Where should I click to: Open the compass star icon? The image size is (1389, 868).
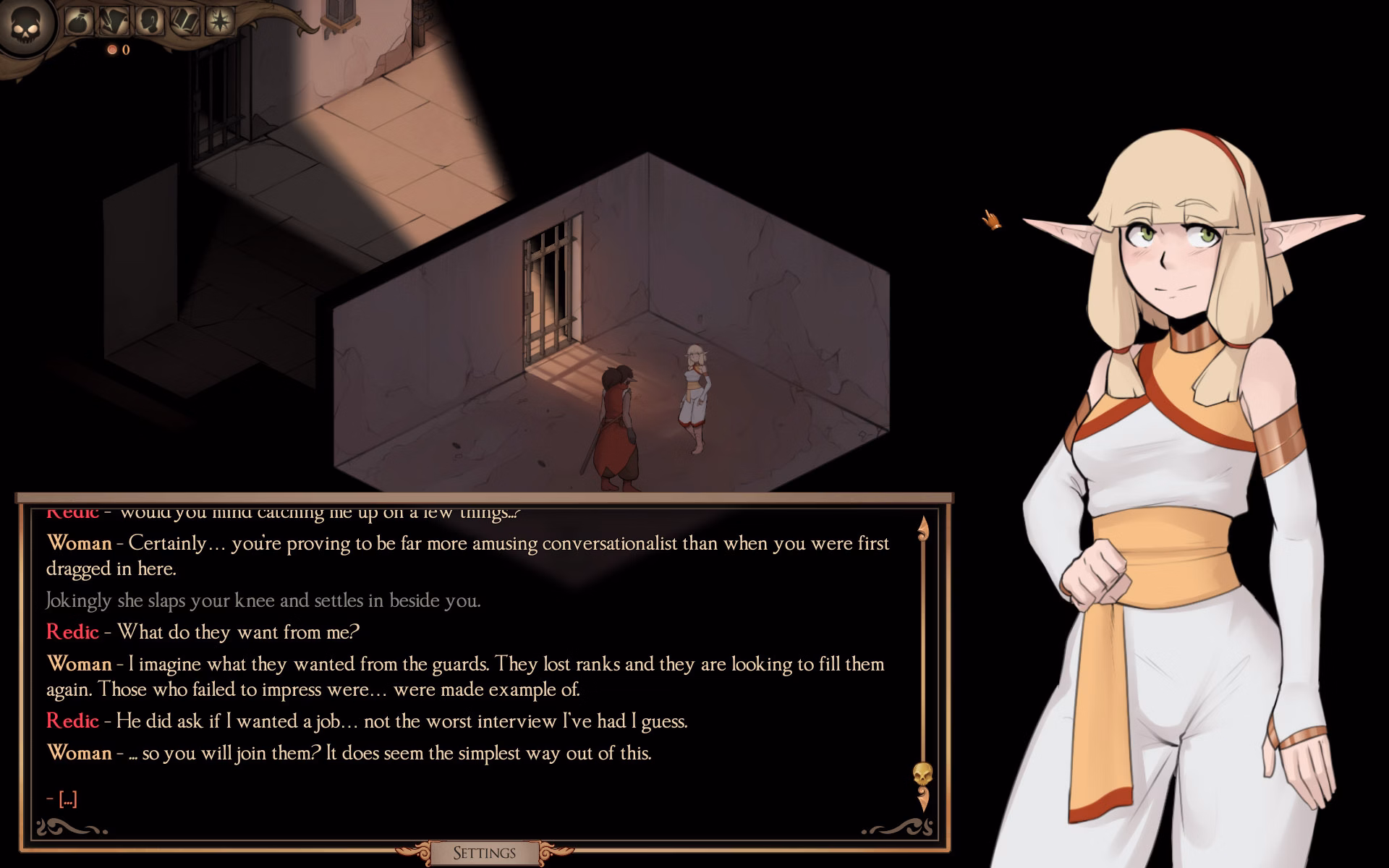221,21
